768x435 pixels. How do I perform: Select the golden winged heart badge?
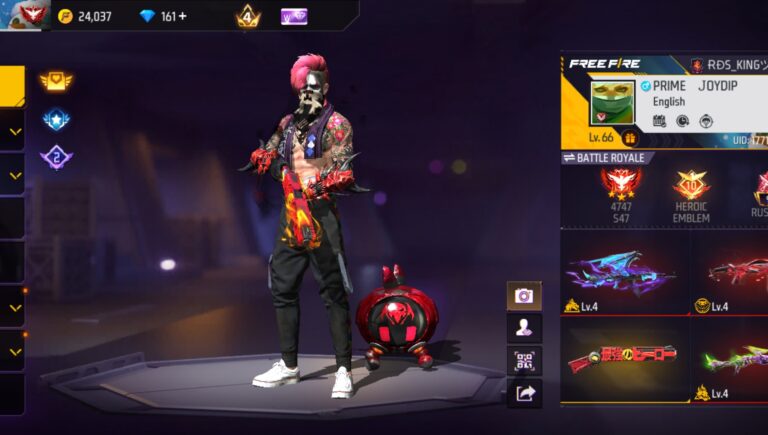click(56, 80)
